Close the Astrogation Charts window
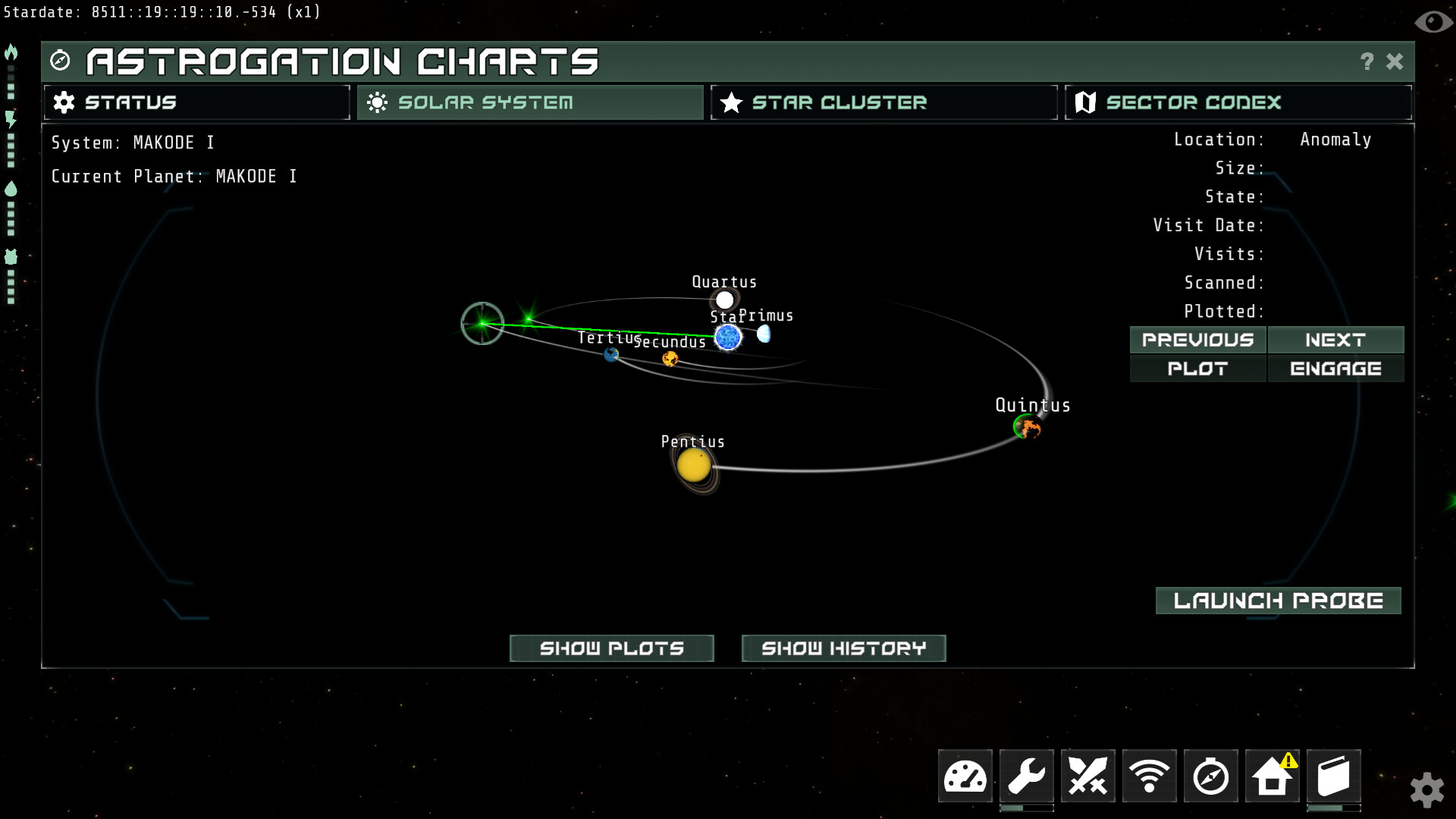1456x819 pixels. pyautogui.click(x=1395, y=61)
